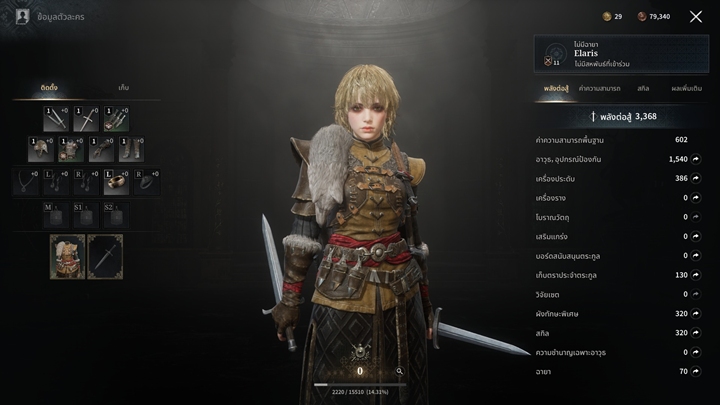720x405 pixels.
Task: Open the outfit costume card
Action: coord(68,256)
